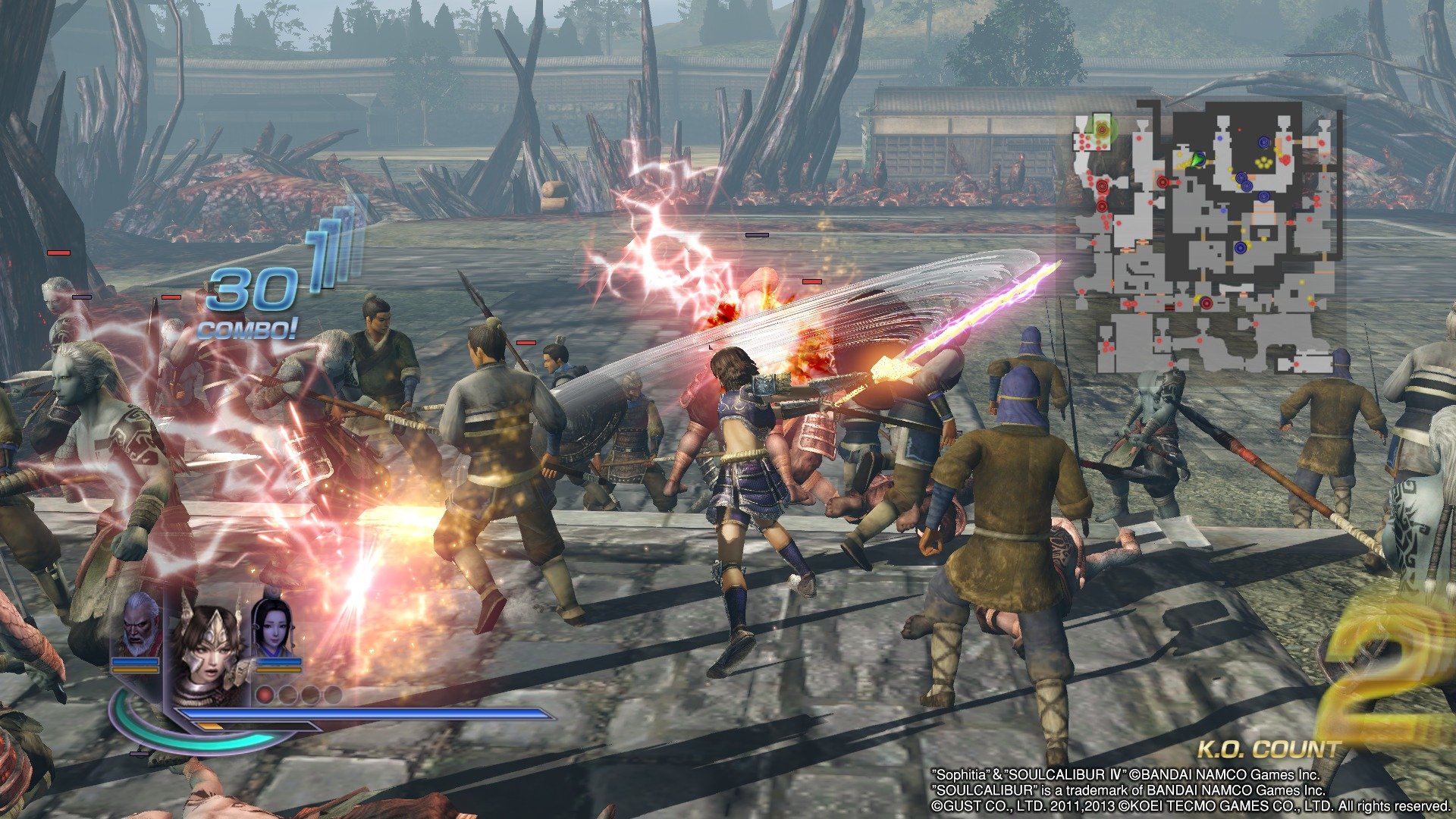Screen dimensions: 1456x819
Task: Toggle the filled red Musou skill orb
Action: [265, 696]
